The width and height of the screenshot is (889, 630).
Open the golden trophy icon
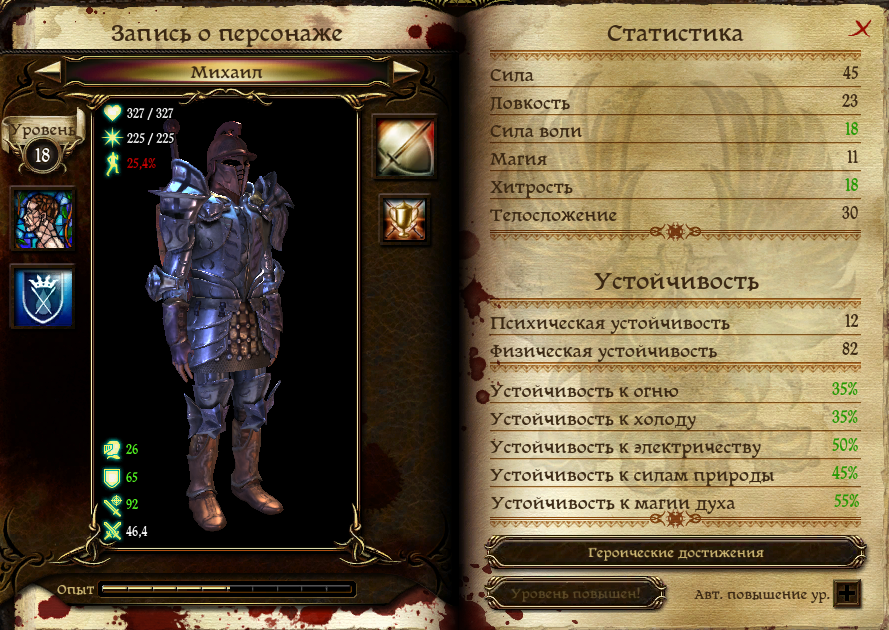pyautogui.click(x=404, y=219)
